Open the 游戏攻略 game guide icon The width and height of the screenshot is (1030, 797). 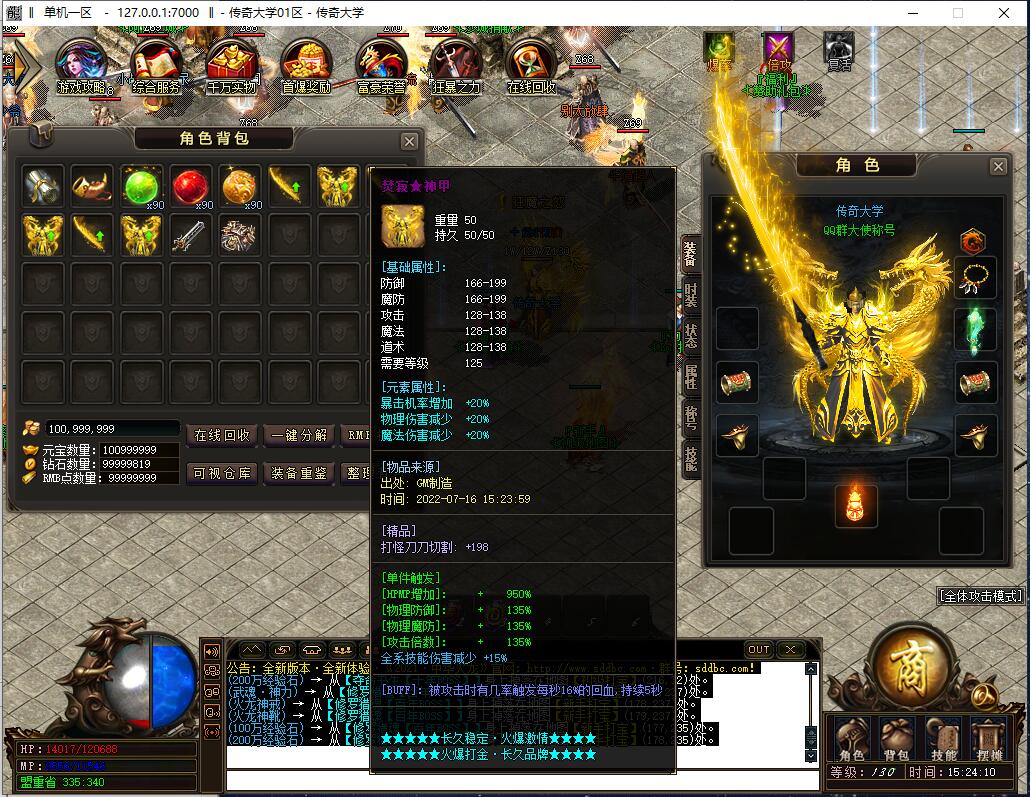[84, 65]
